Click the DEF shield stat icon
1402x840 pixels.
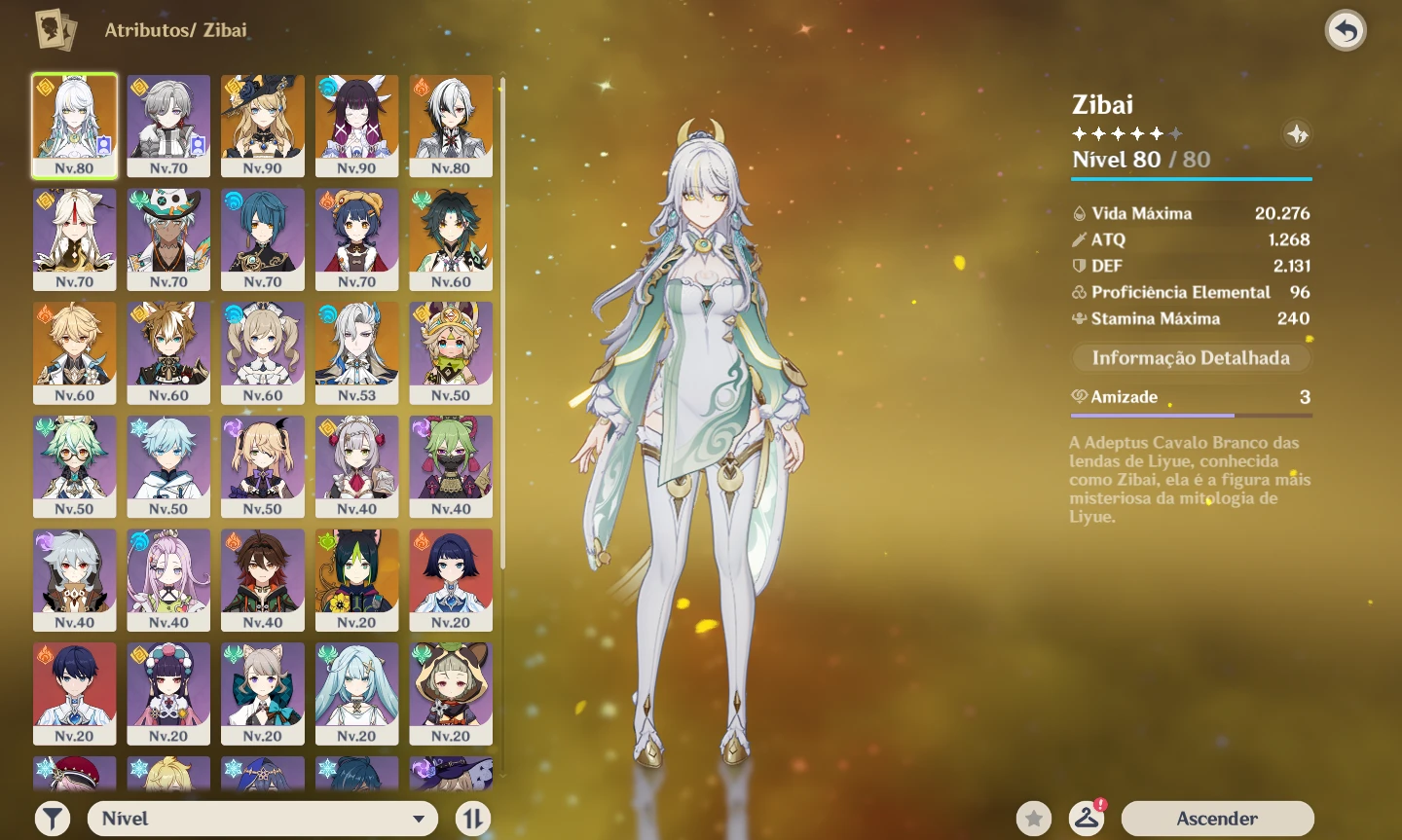pyautogui.click(x=1079, y=265)
